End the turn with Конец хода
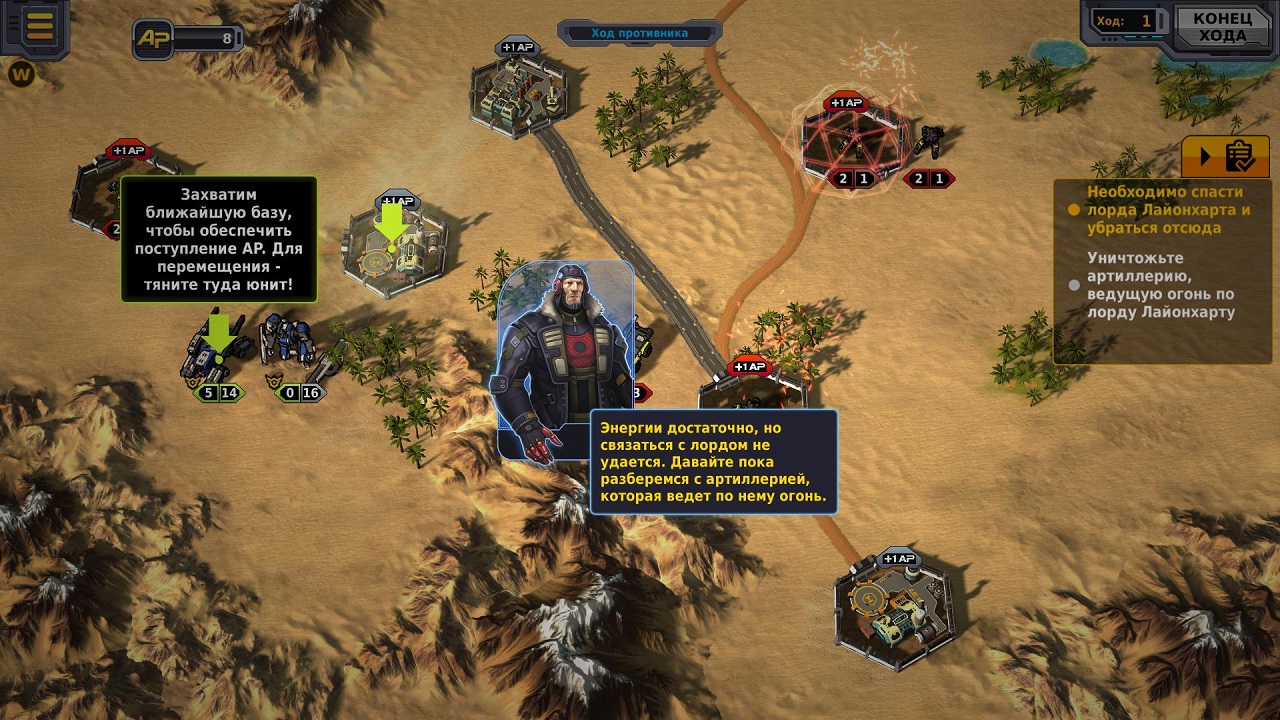This screenshot has width=1280, height=720. pos(1221,28)
